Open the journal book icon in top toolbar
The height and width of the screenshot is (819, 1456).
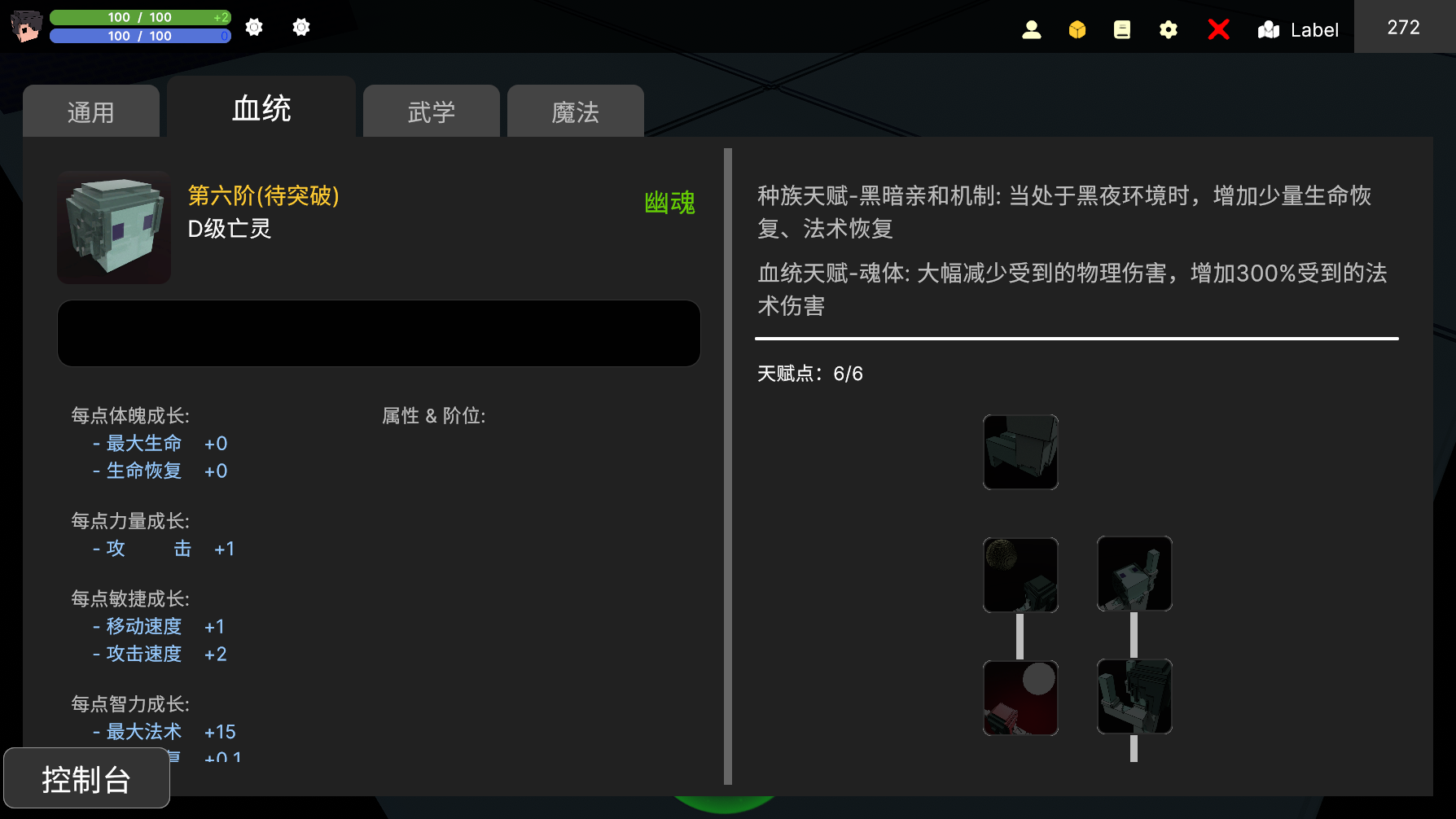coord(1121,29)
